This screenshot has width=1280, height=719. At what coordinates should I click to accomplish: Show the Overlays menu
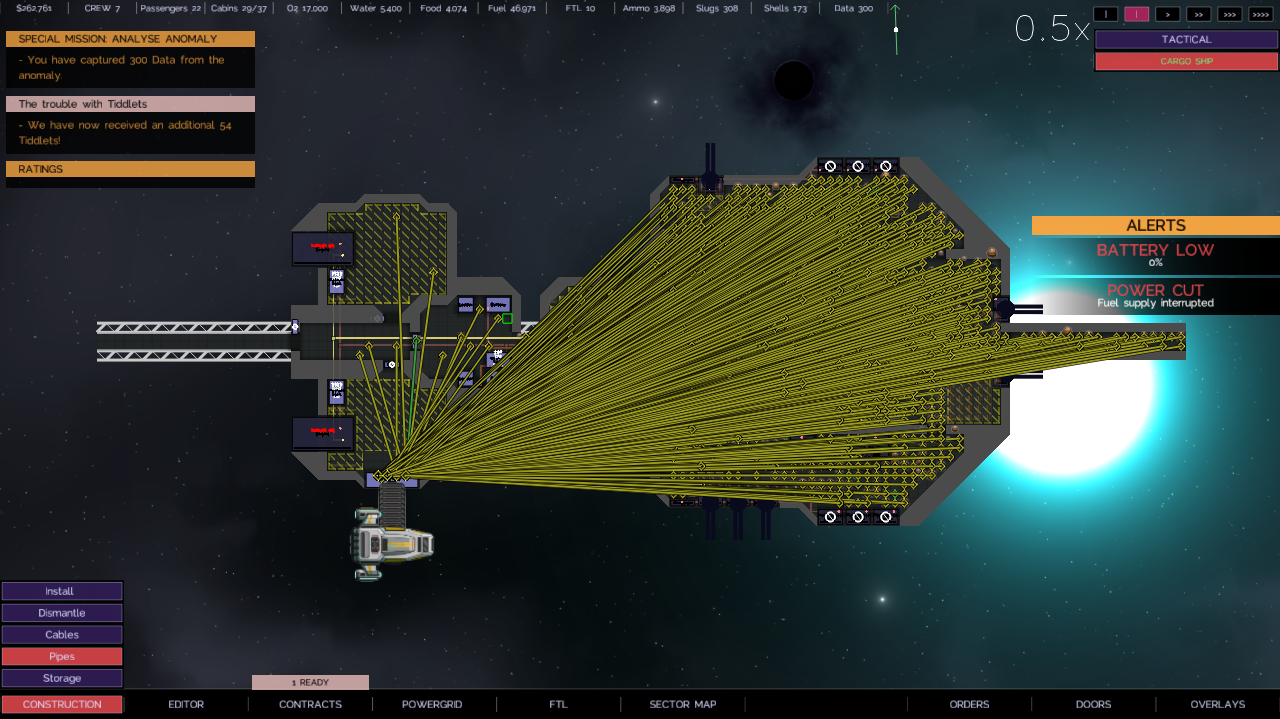tap(1217, 704)
